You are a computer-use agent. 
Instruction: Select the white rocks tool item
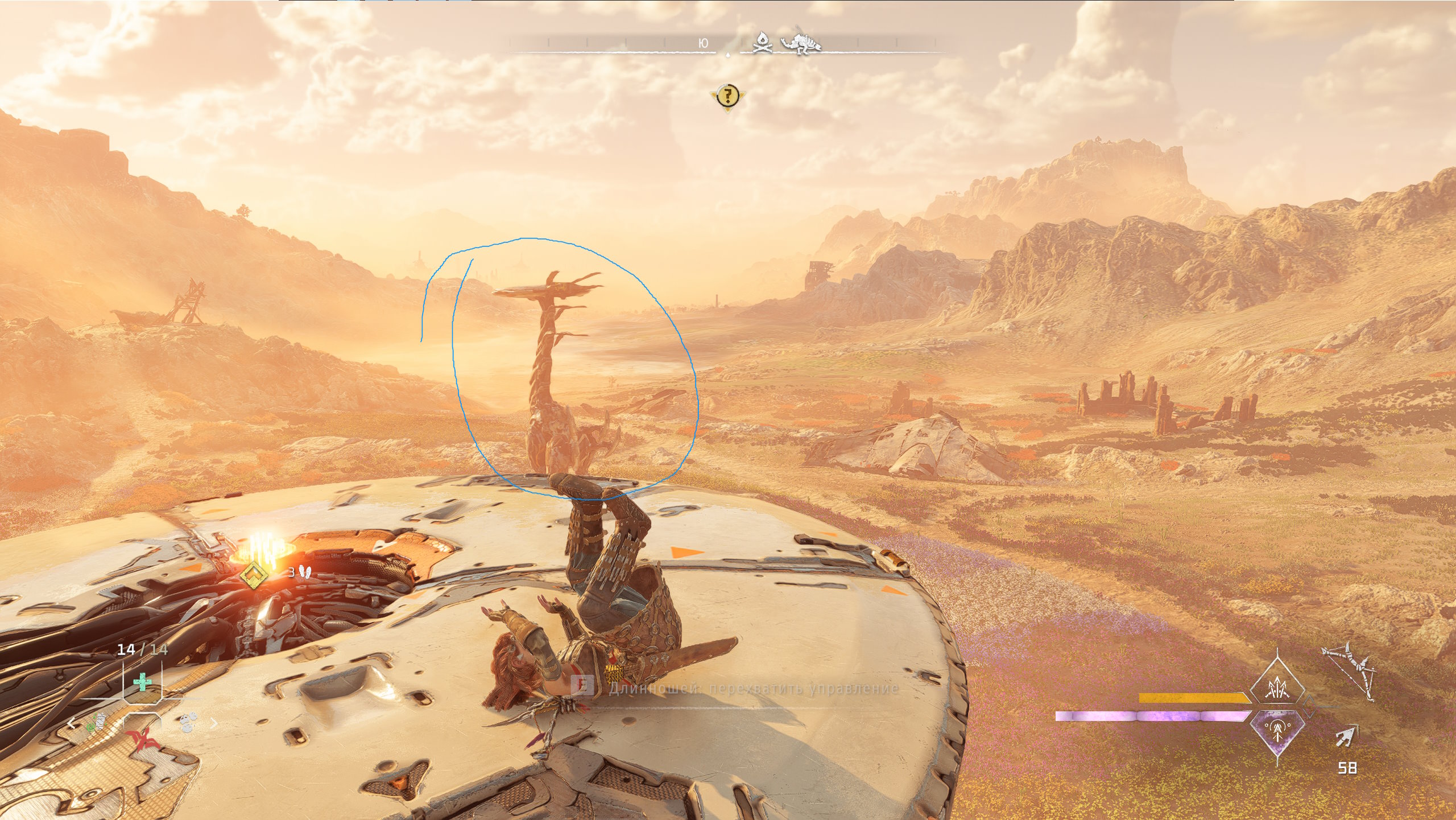pyautogui.click(x=188, y=723)
